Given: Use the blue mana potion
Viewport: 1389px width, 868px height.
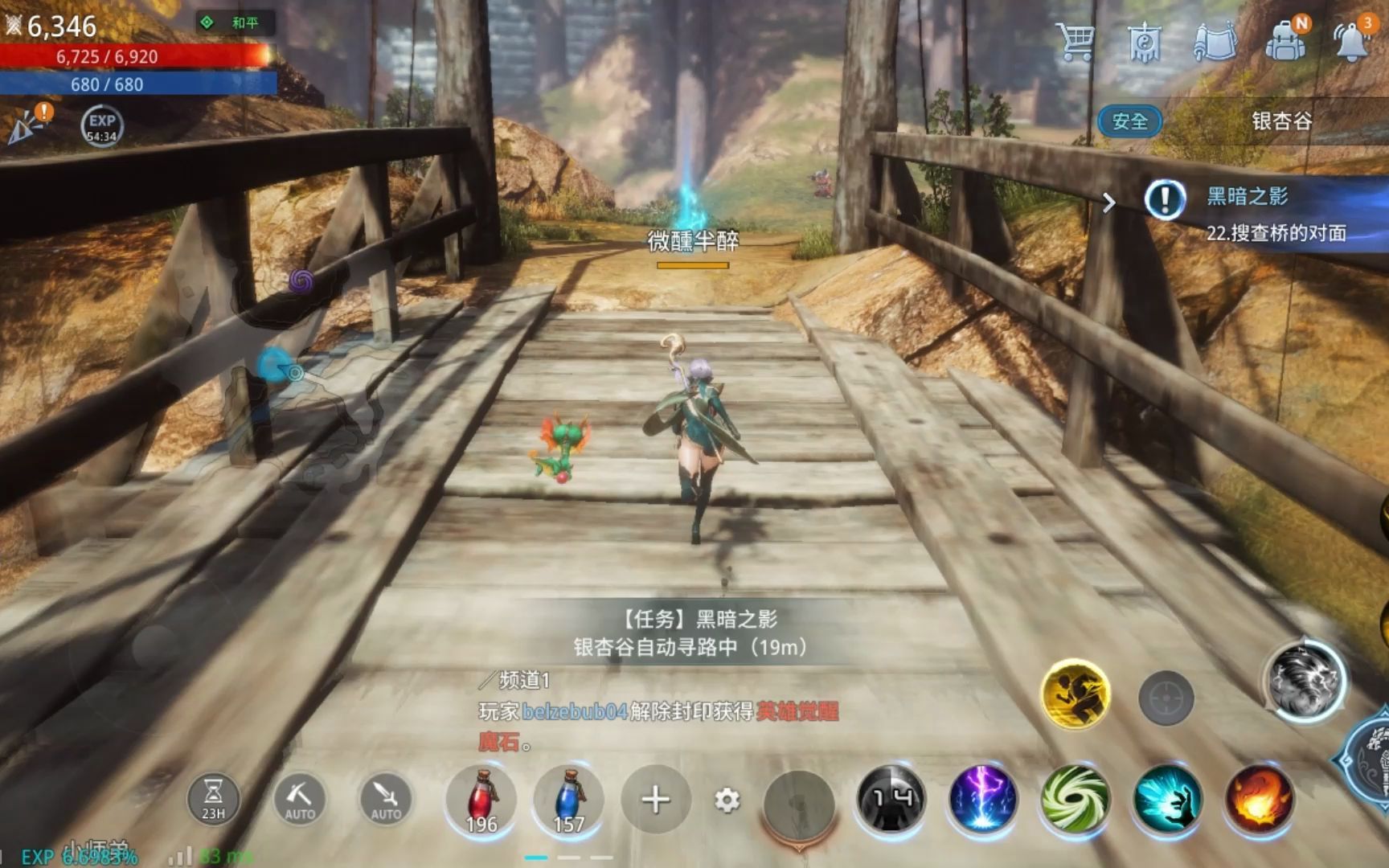Looking at the screenshot, I should click(x=568, y=800).
